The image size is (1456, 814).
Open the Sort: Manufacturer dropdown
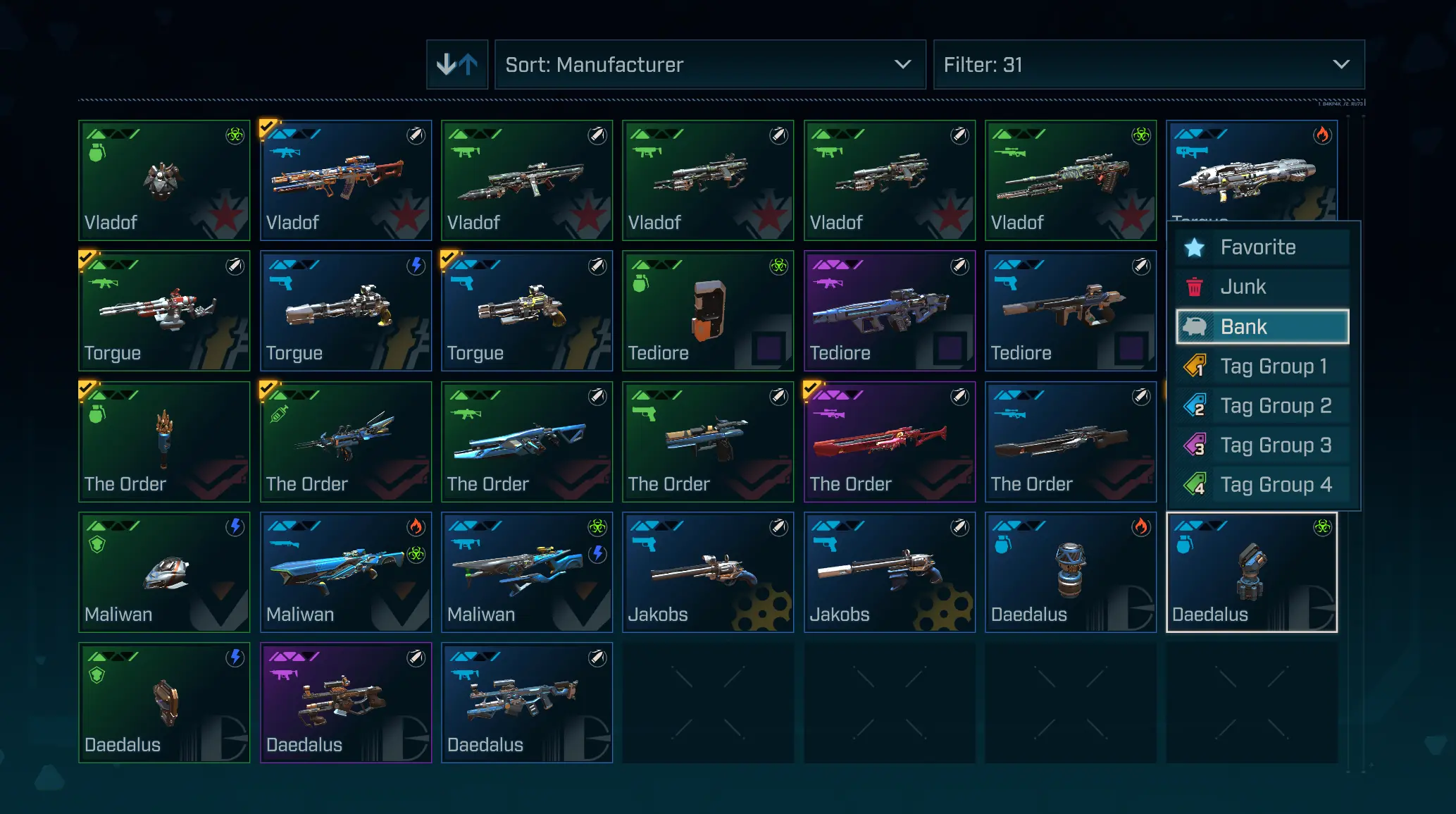tap(709, 65)
